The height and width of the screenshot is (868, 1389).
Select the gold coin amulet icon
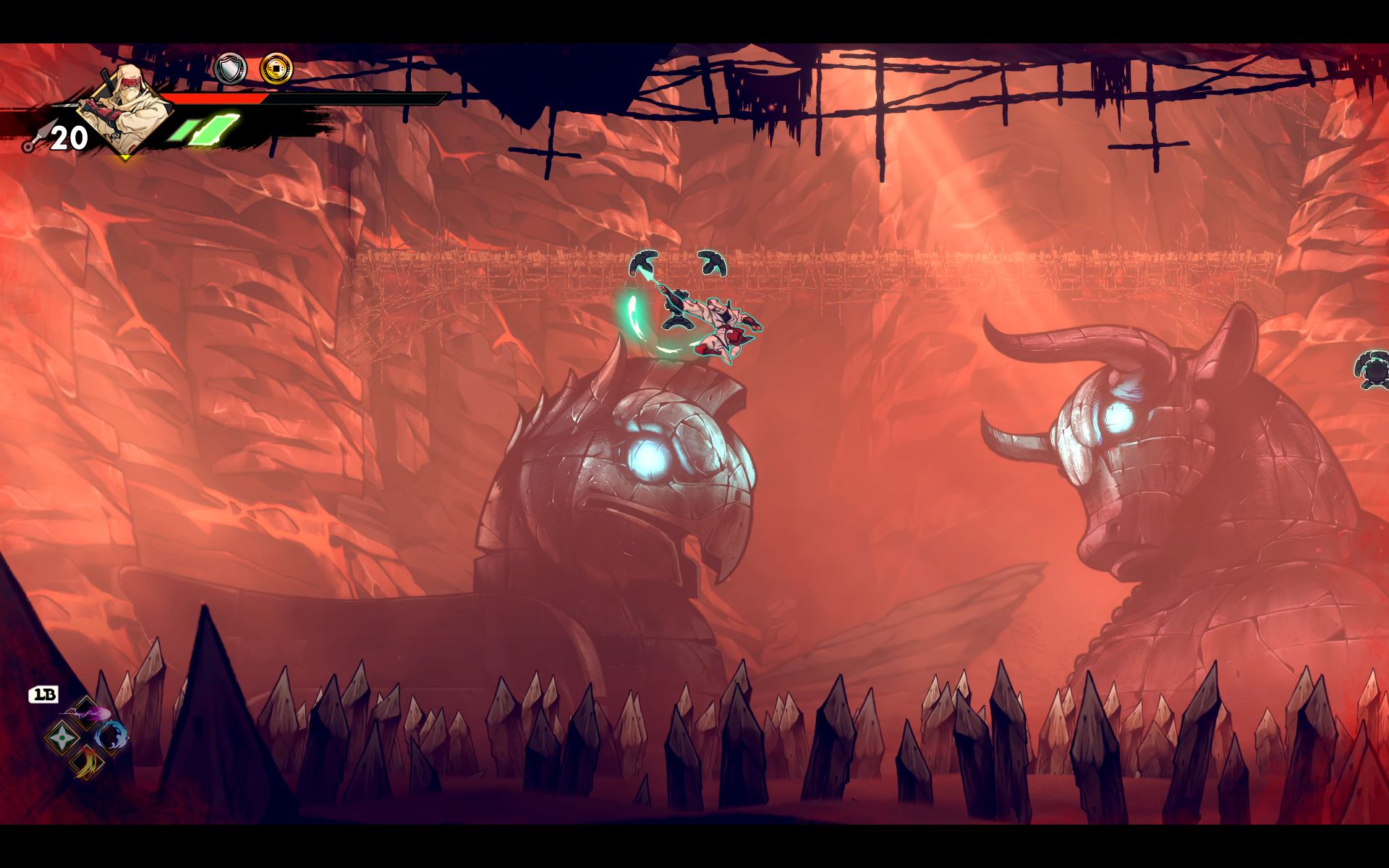[276, 69]
